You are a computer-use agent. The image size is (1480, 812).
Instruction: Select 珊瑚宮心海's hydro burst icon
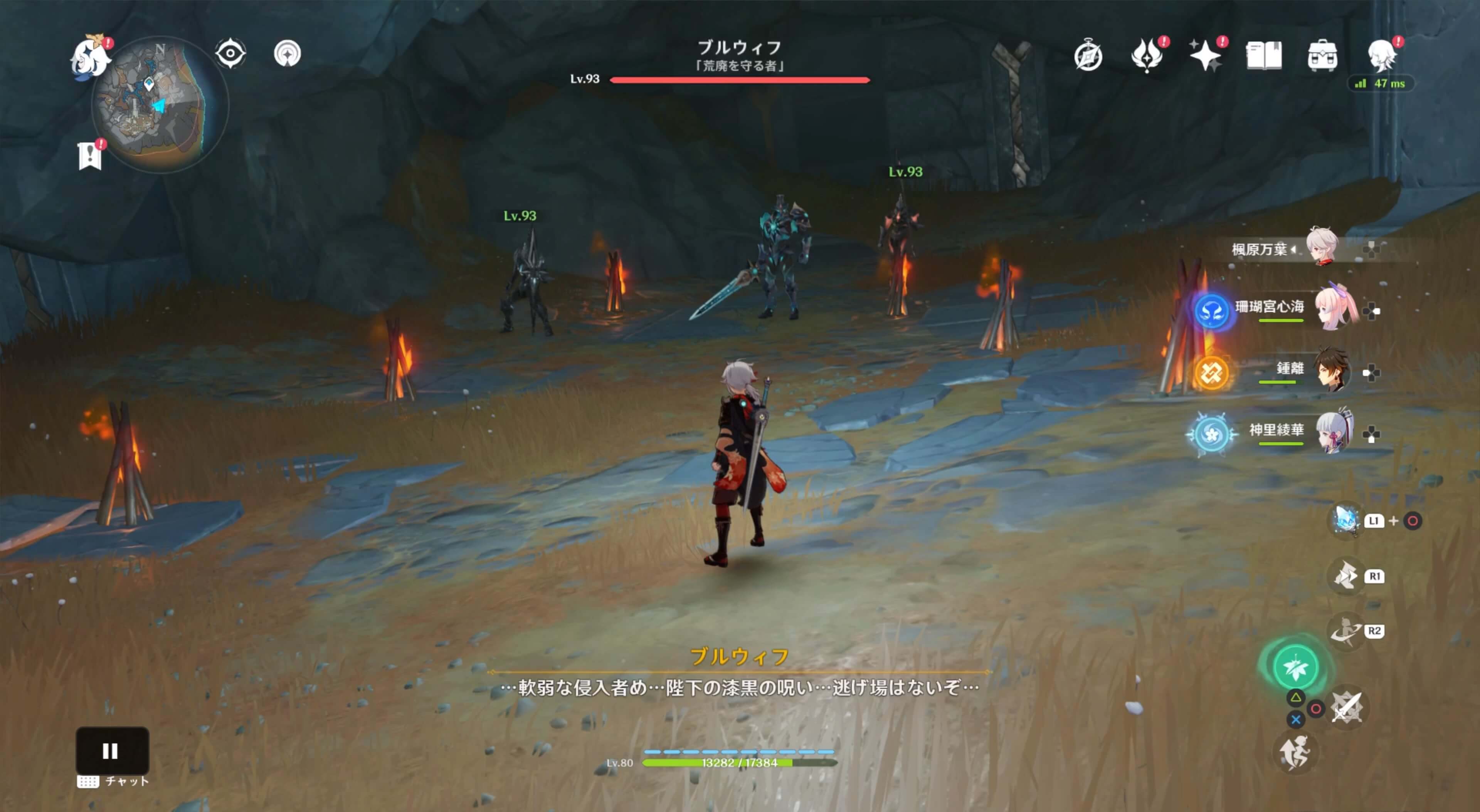[1213, 313]
